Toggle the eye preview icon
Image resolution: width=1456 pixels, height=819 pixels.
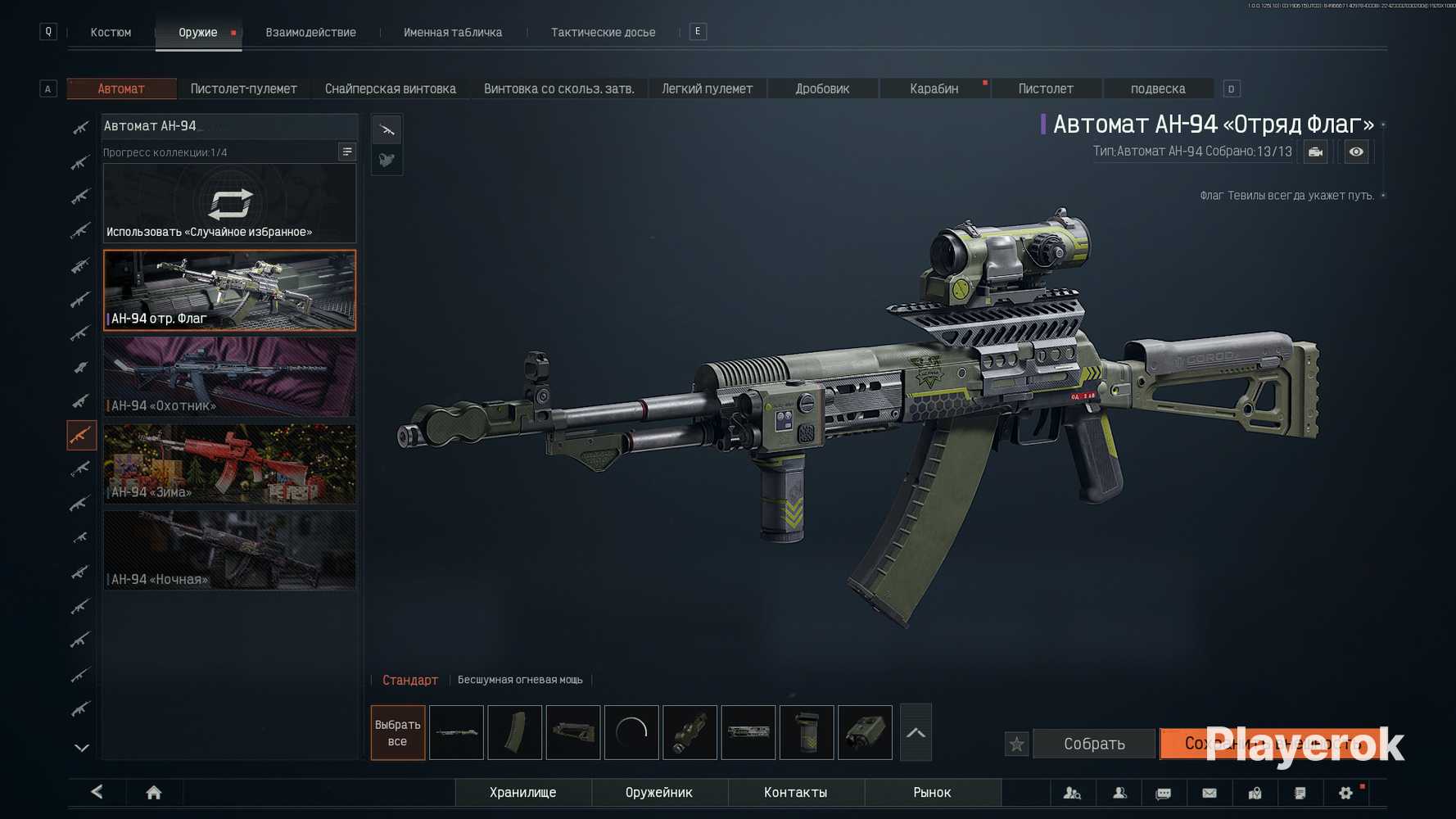(1356, 152)
